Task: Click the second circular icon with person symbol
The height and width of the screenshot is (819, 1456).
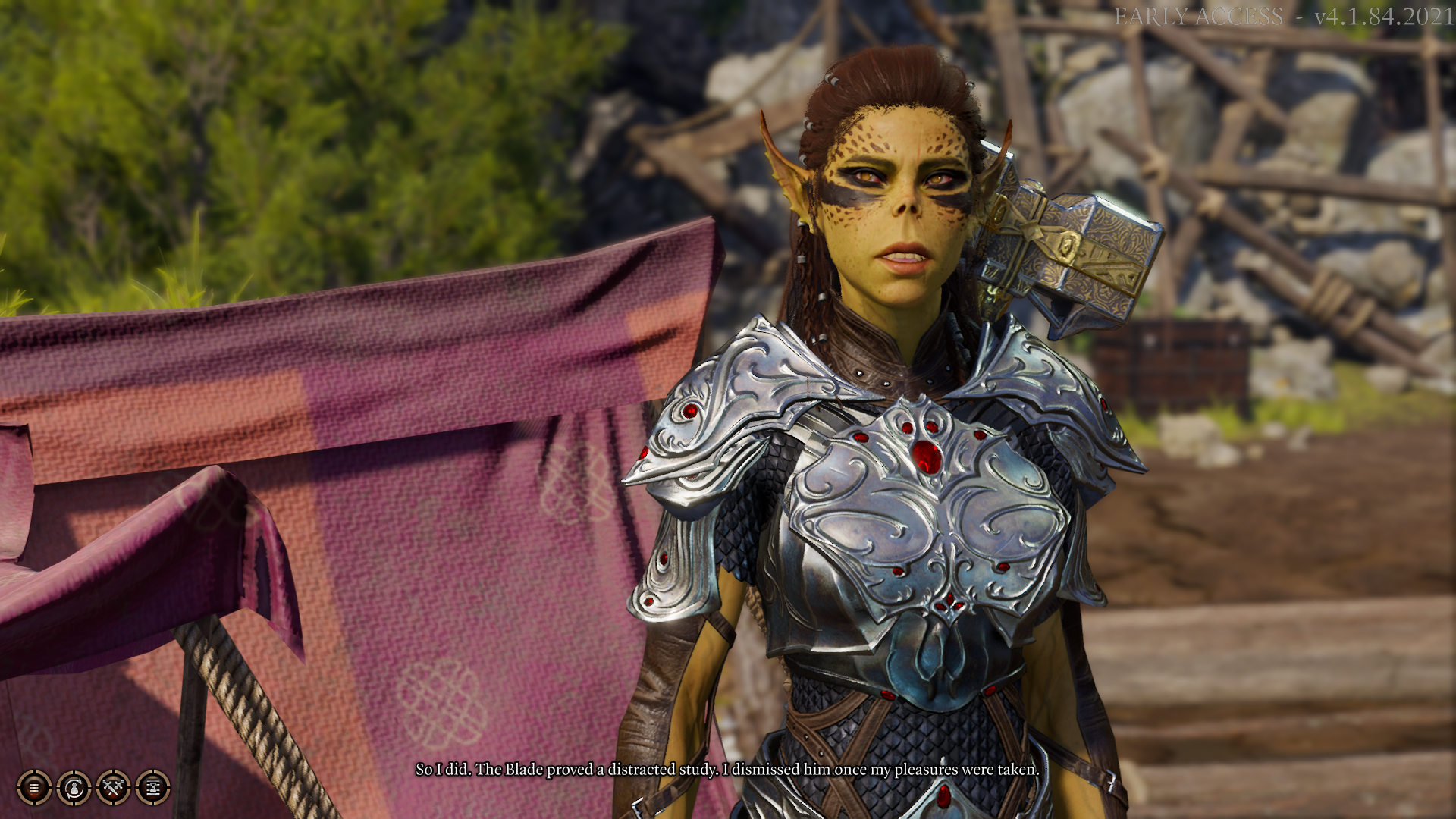Action: coord(74,787)
